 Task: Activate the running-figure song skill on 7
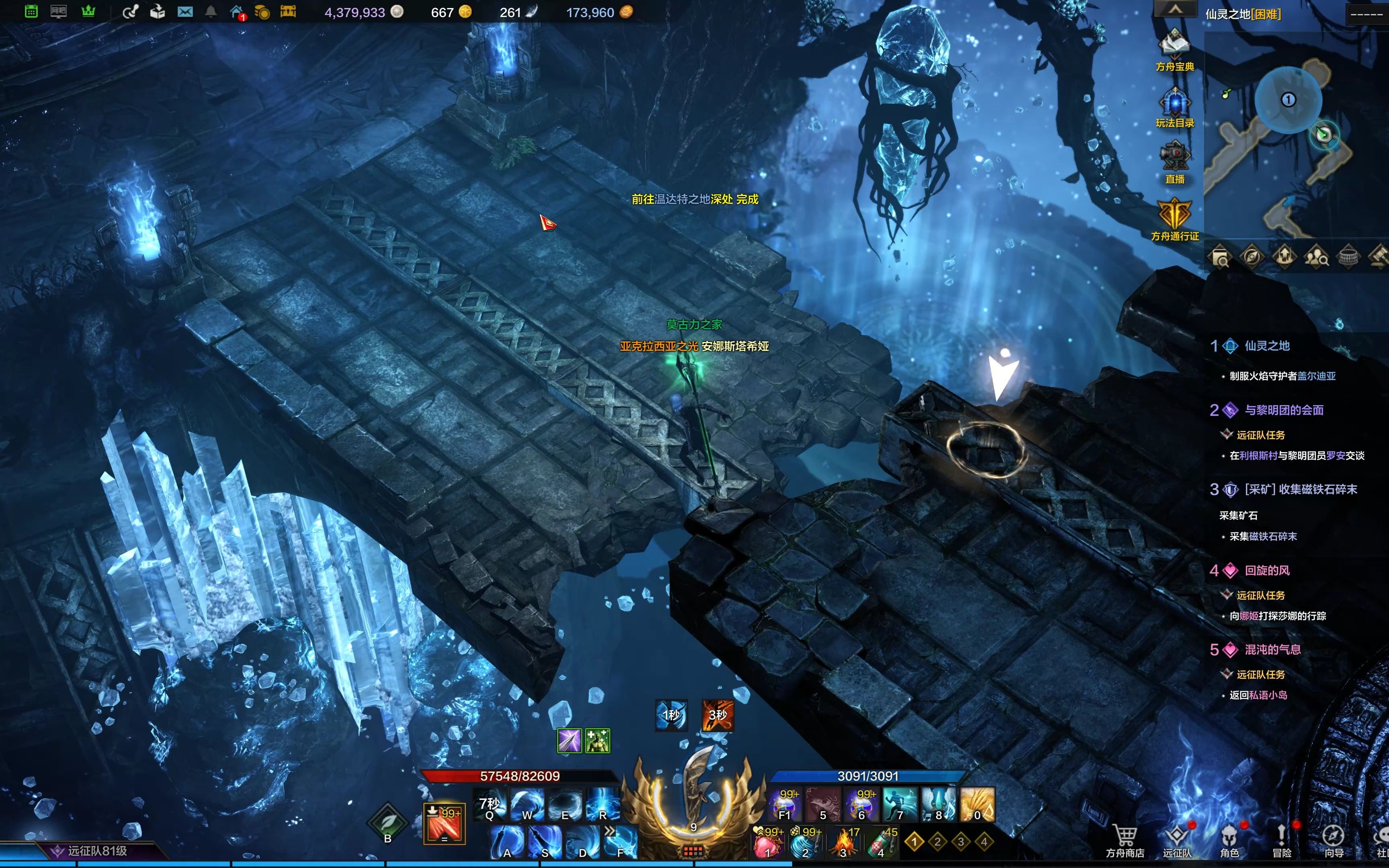click(x=899, y=804)
